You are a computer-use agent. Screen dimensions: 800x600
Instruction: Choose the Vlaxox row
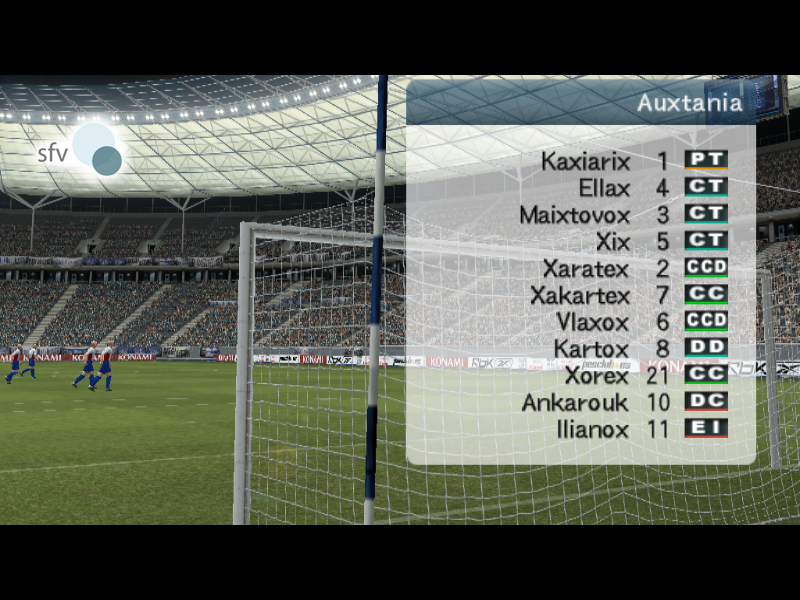point(592,323)
